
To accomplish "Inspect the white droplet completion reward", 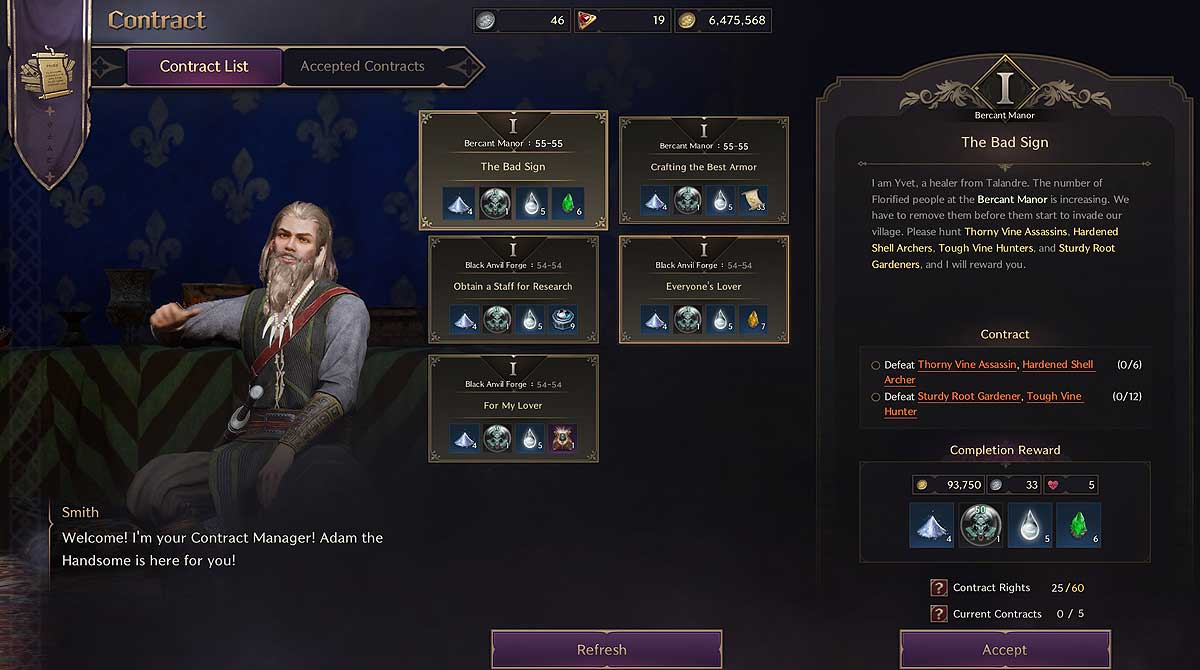I will [1030, 525].
